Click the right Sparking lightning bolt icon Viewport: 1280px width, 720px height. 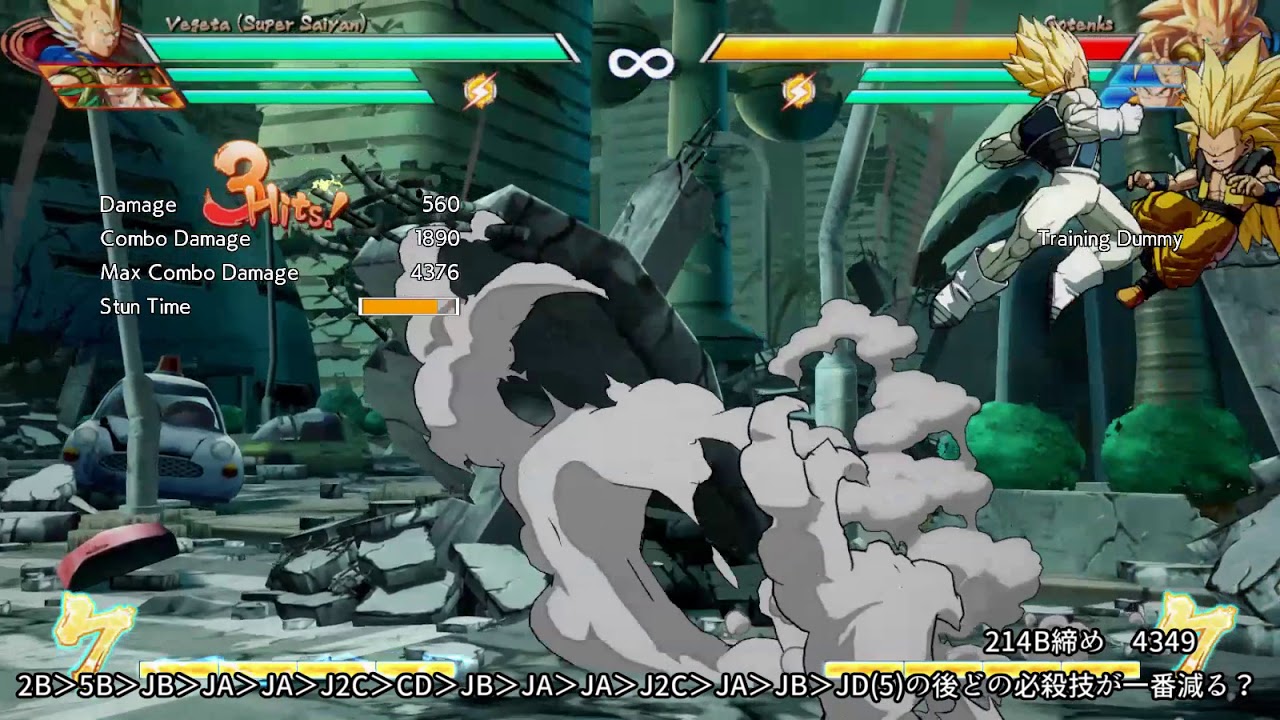click(797, 91)
